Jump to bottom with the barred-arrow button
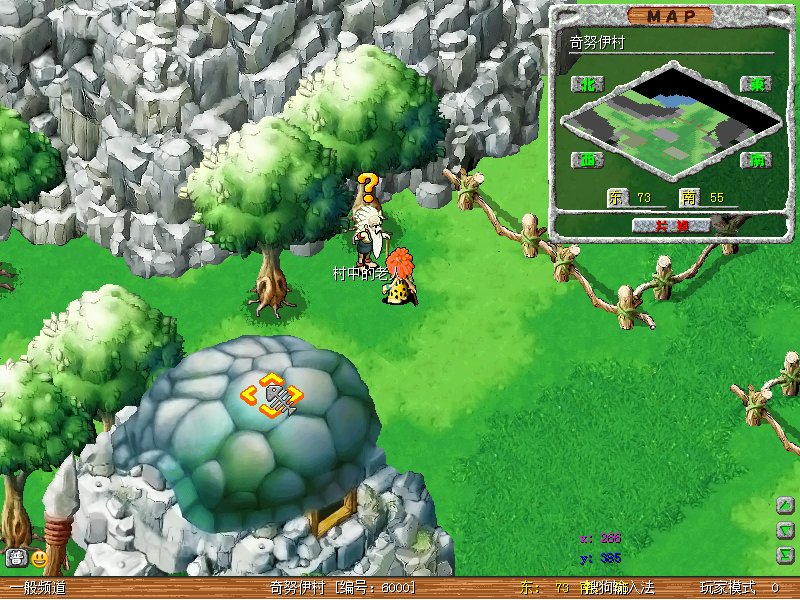800x600 pixels. [x=786, y=554]
